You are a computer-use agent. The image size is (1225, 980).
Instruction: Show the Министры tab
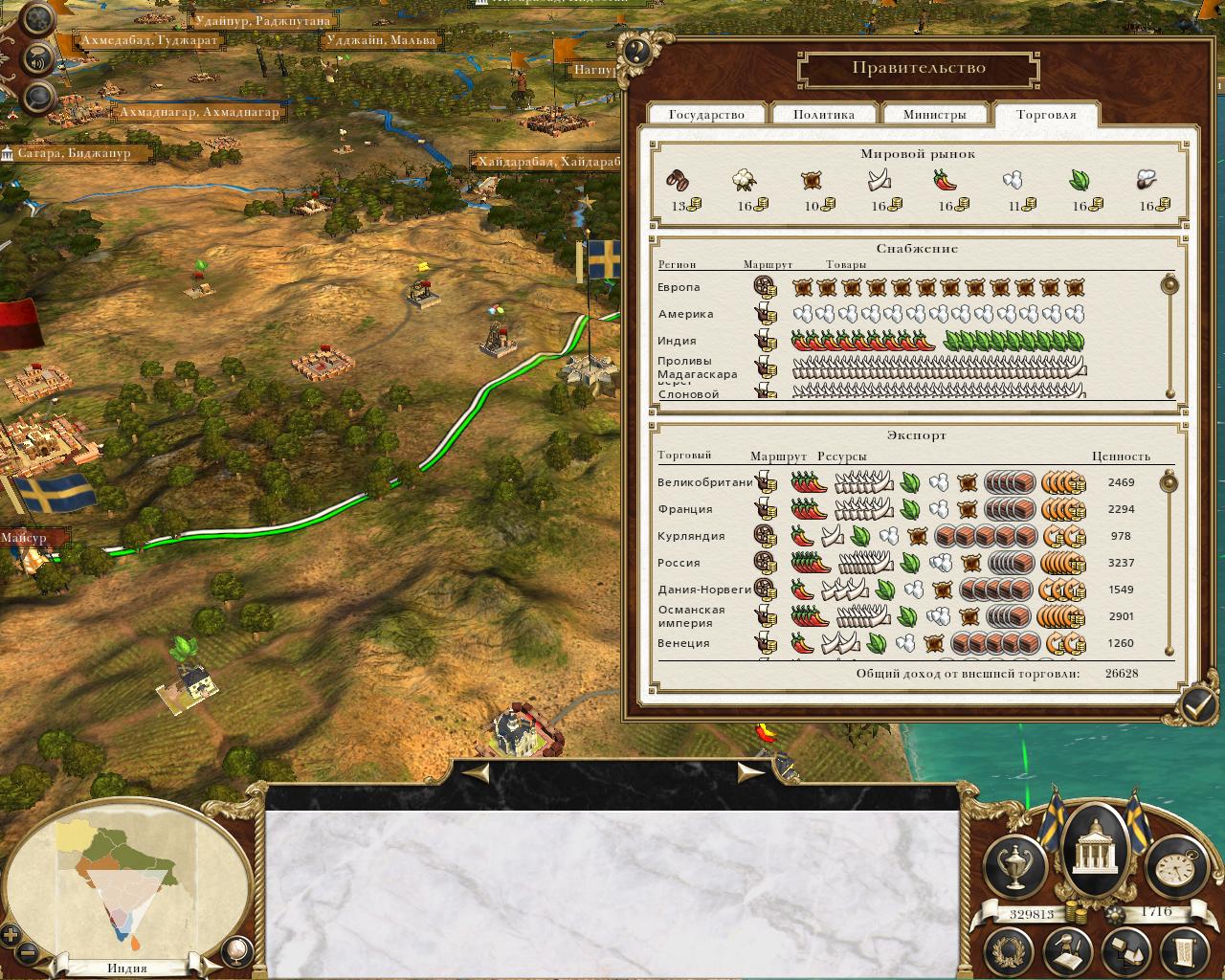pyautogui.click(x=934, y=114)
